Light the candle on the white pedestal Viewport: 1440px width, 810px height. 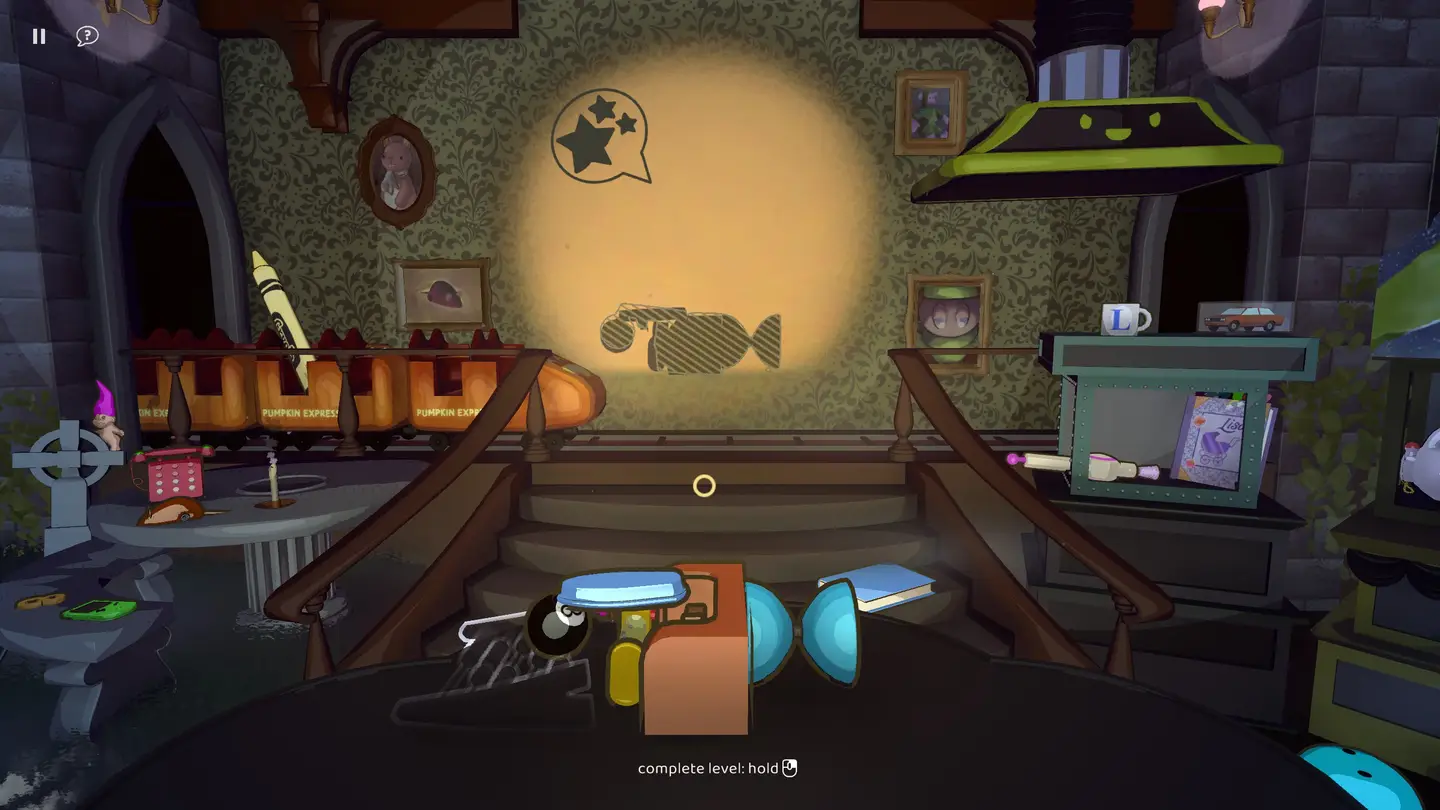tap(272, 480)
